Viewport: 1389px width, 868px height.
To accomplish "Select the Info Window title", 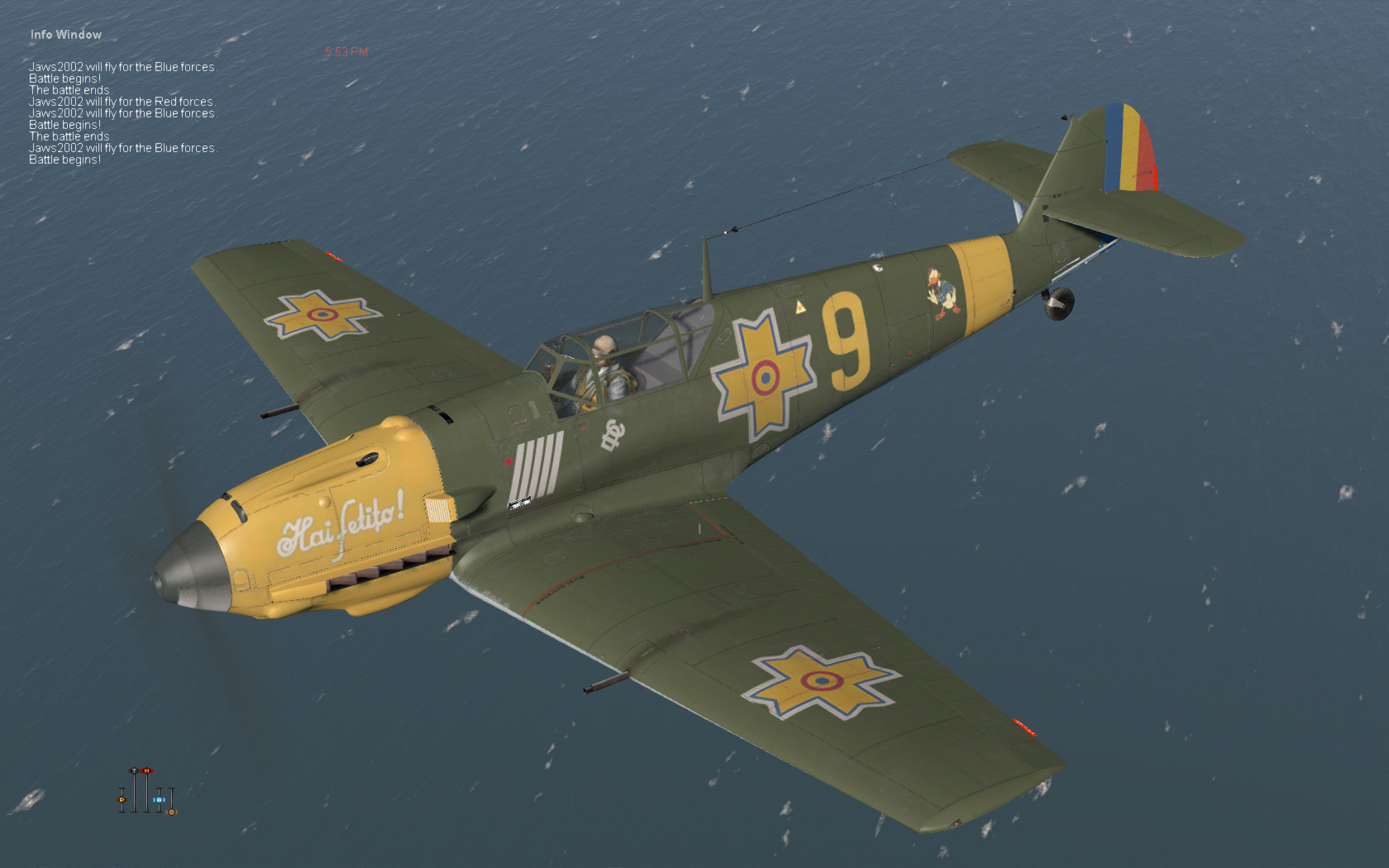I will [66, 35].
